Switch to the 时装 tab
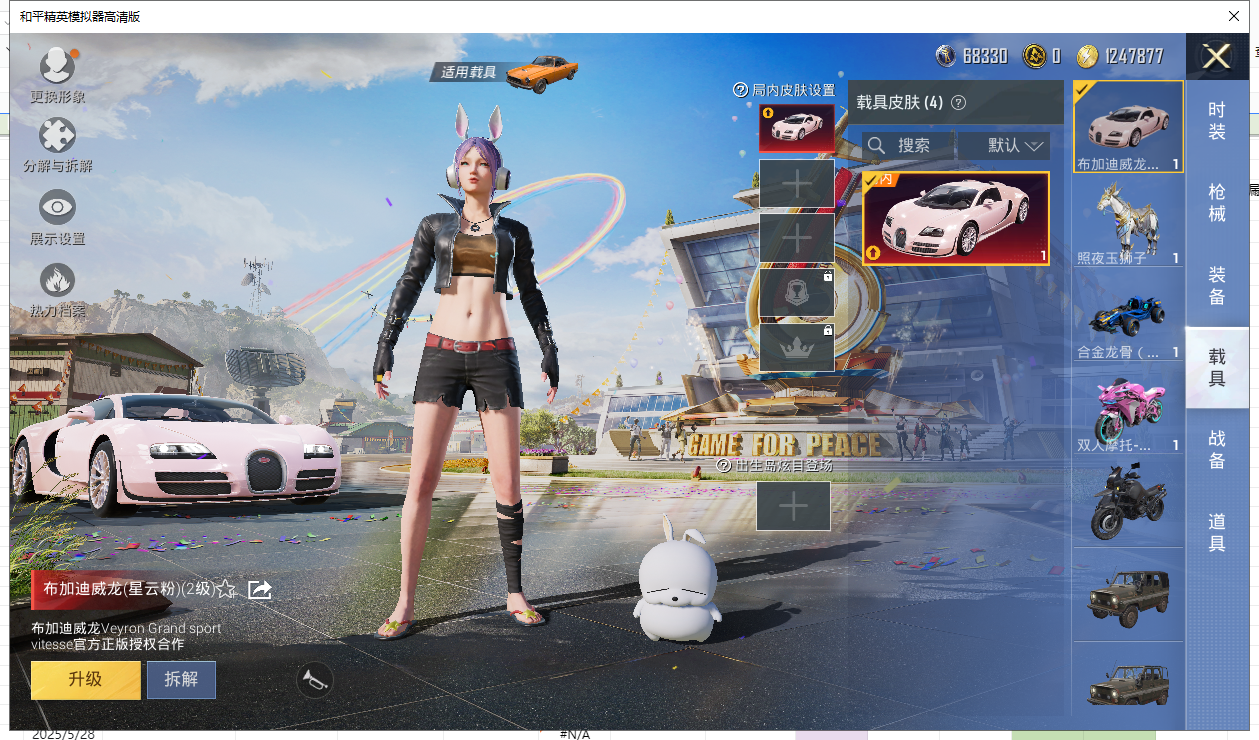 1217,120
